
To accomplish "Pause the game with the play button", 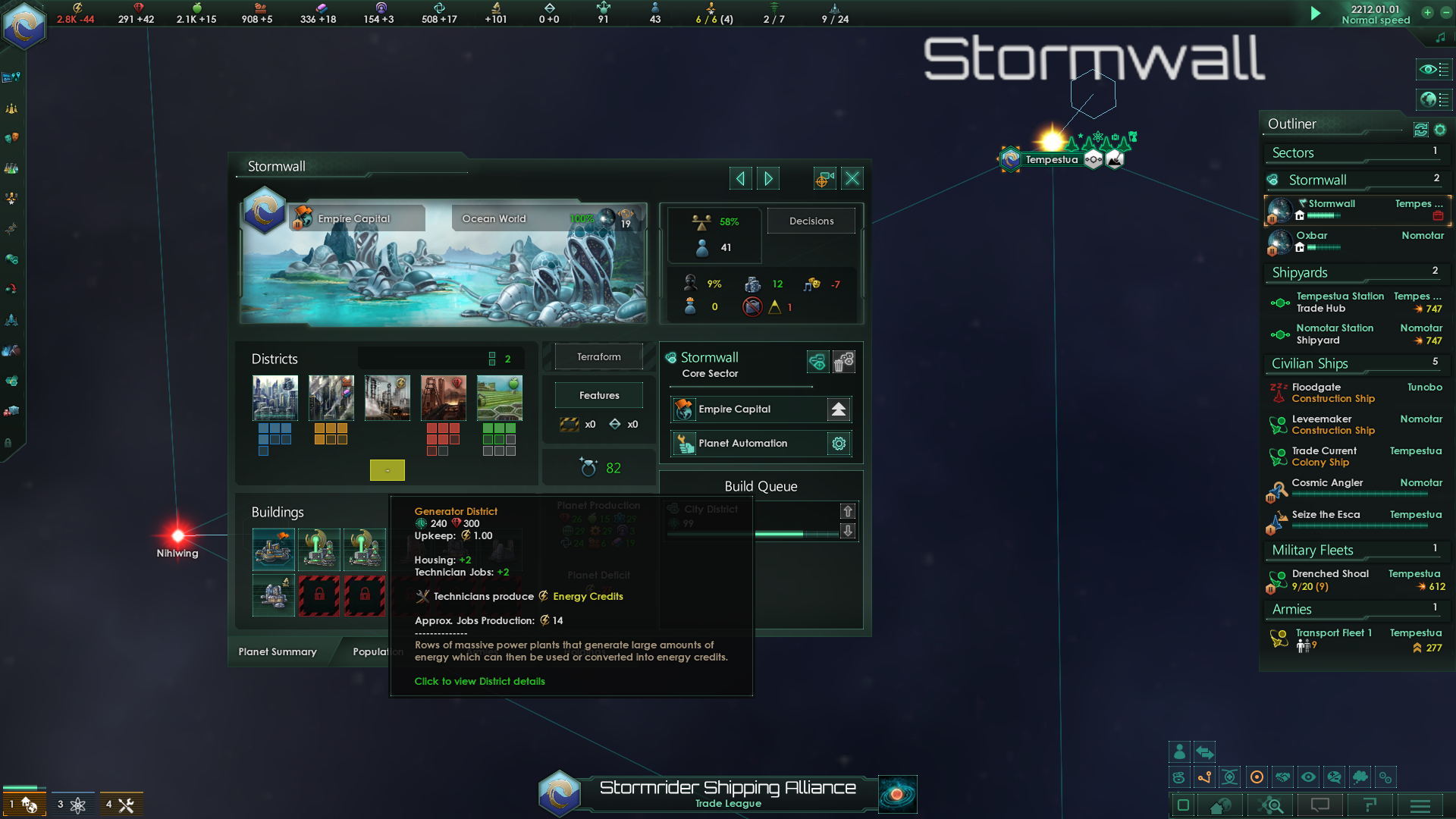I will coord(1316,13).
